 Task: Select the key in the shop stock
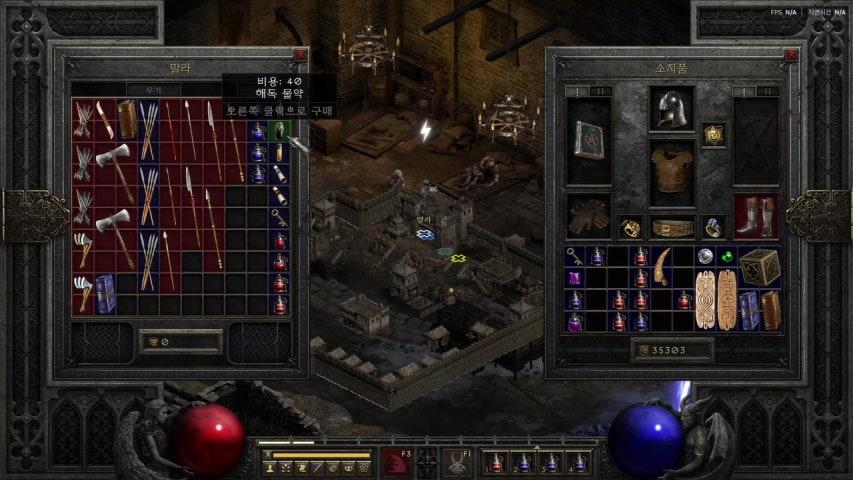pyautogui.click(x=281, y=217)
